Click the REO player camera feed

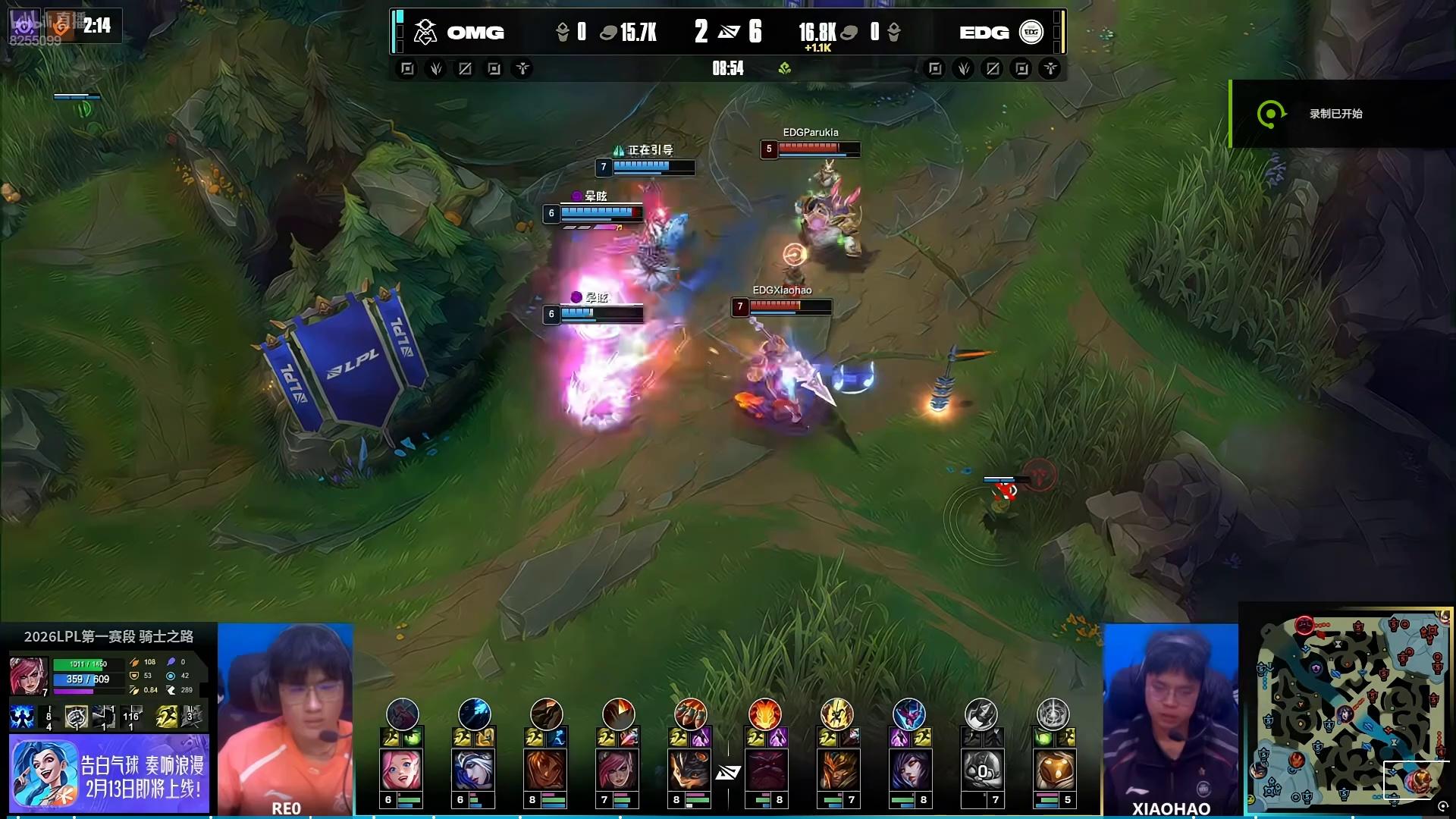point(286,717)
